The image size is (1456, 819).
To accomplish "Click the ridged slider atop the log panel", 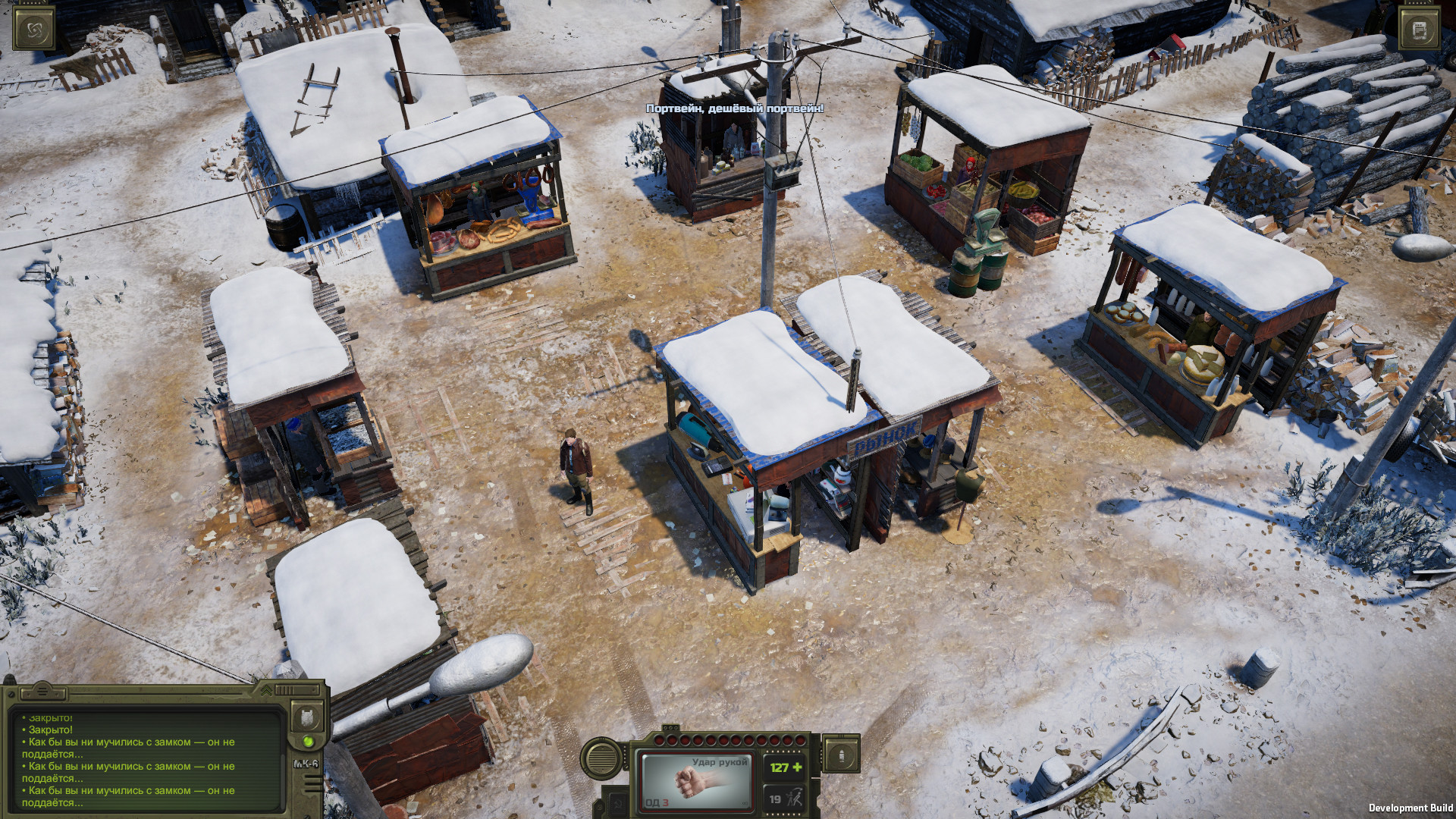I will click(x=286, y=689).
